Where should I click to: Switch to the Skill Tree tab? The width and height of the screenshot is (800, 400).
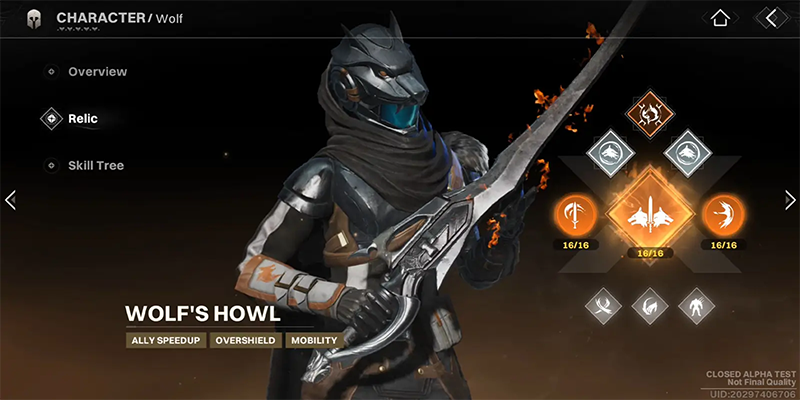[95, 165]
